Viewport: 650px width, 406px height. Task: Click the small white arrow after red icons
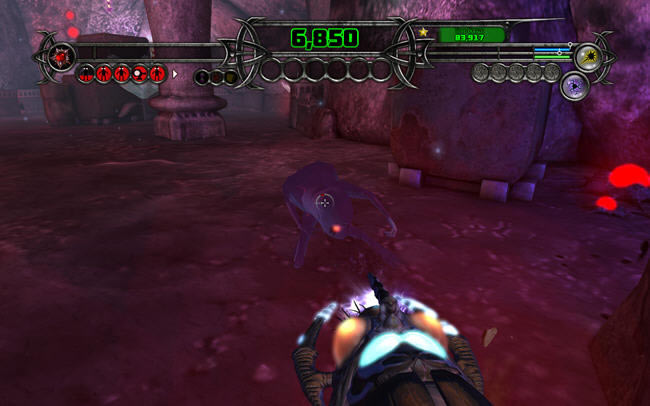(176, 73)
